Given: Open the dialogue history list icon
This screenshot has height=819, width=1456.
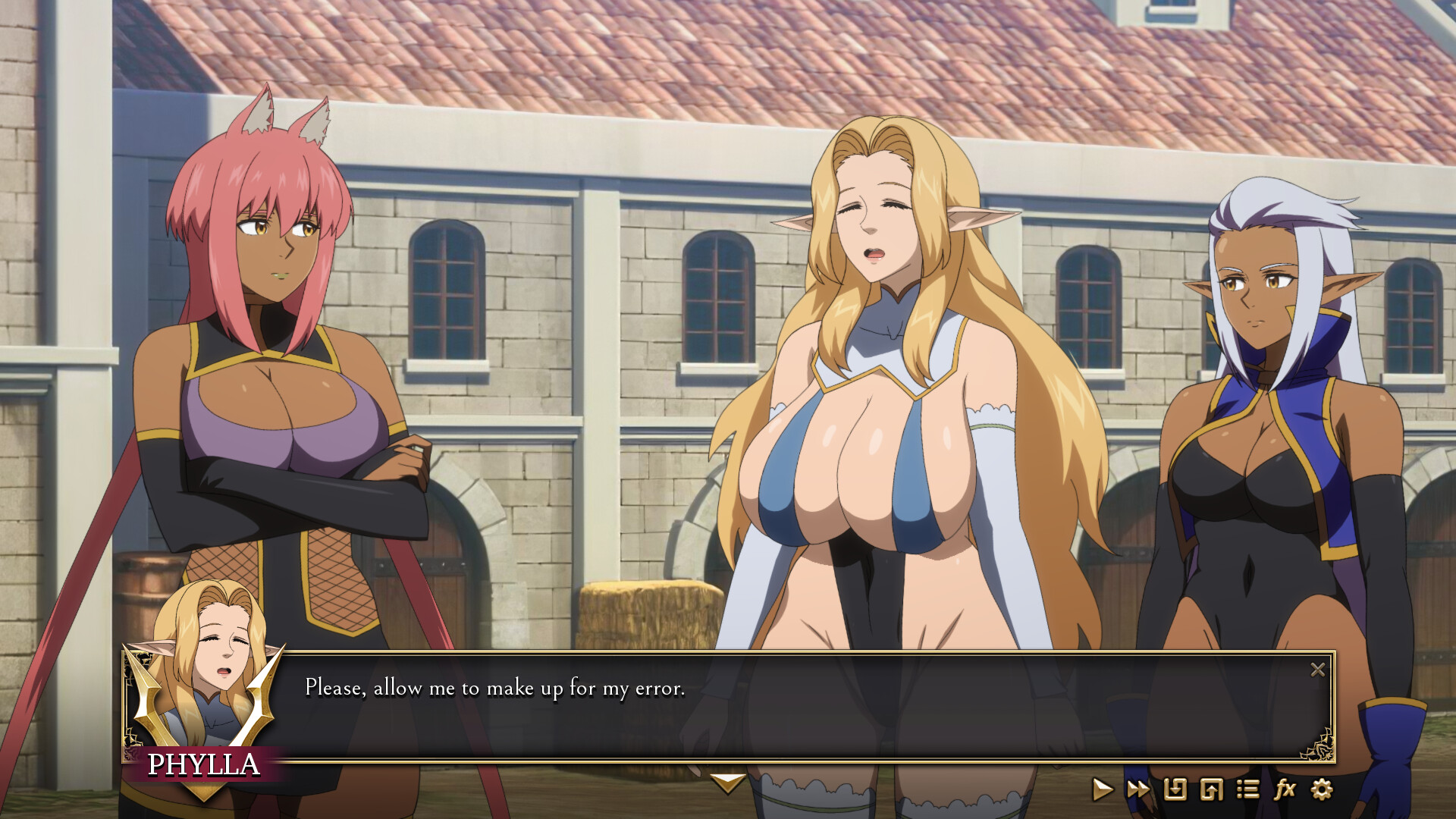Looking at the screenshot, I should pos(1248,789).
